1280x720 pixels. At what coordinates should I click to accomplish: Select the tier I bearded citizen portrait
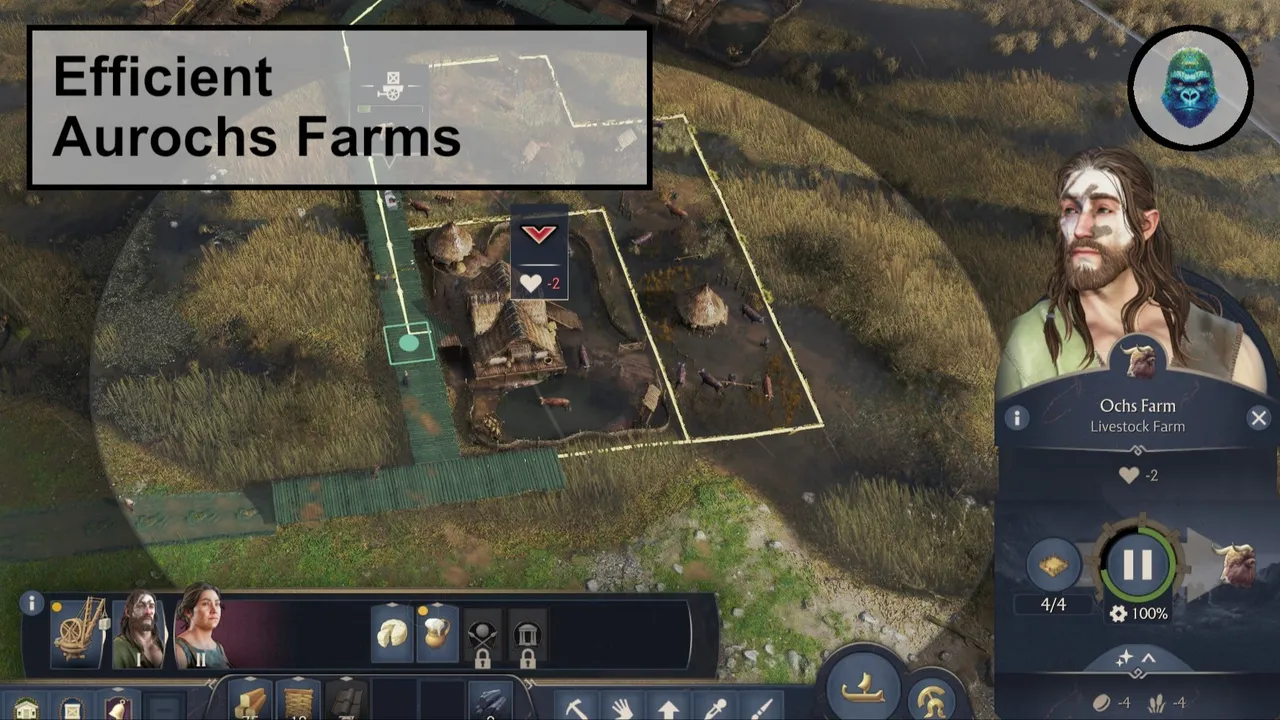click(x=140, y=631)
